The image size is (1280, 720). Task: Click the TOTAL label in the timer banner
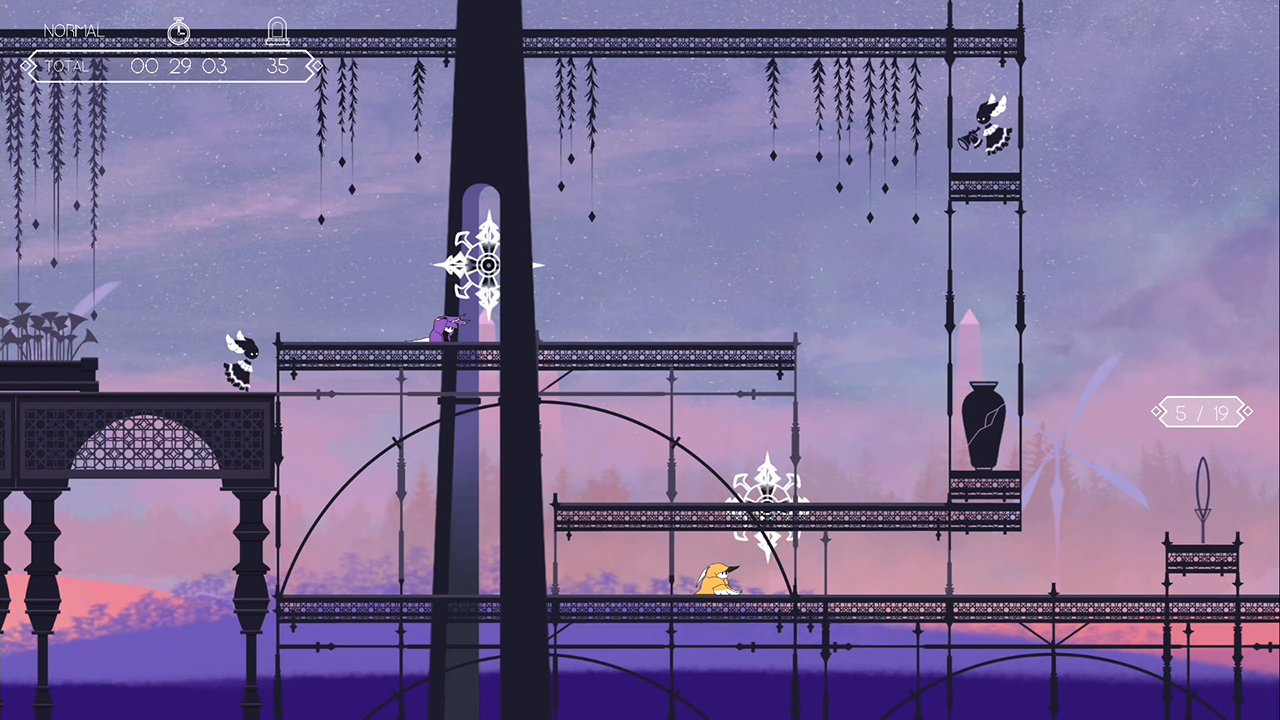click(x=65, y=66)
